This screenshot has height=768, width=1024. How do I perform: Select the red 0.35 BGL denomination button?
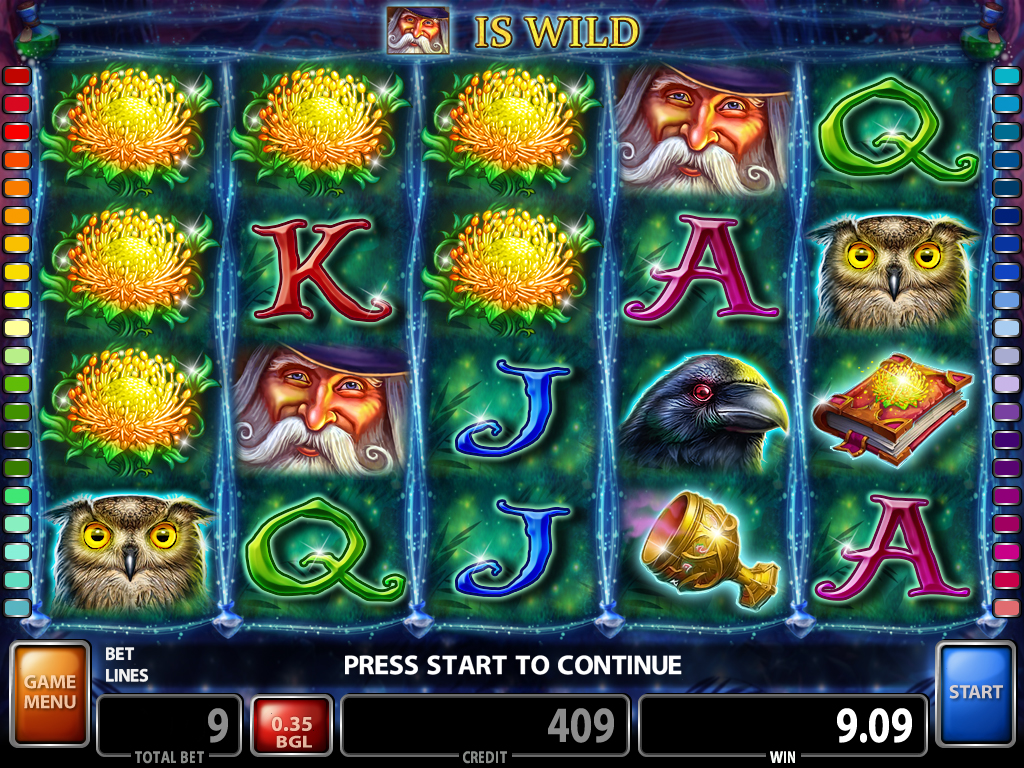pyautogui.click(x=291, y=726)
